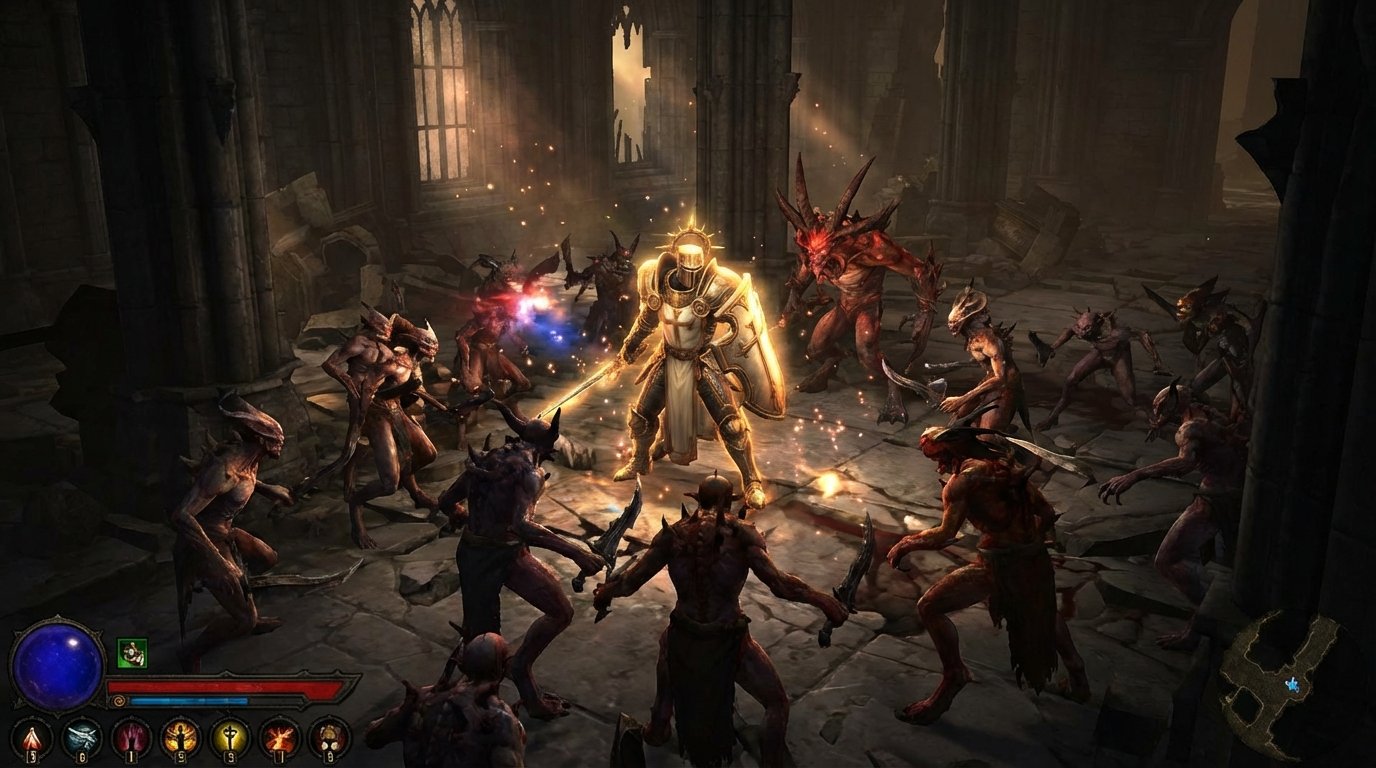Activate the orange explosion skill icon
This screenshot has height=768, width=1376.
point(279,738)
